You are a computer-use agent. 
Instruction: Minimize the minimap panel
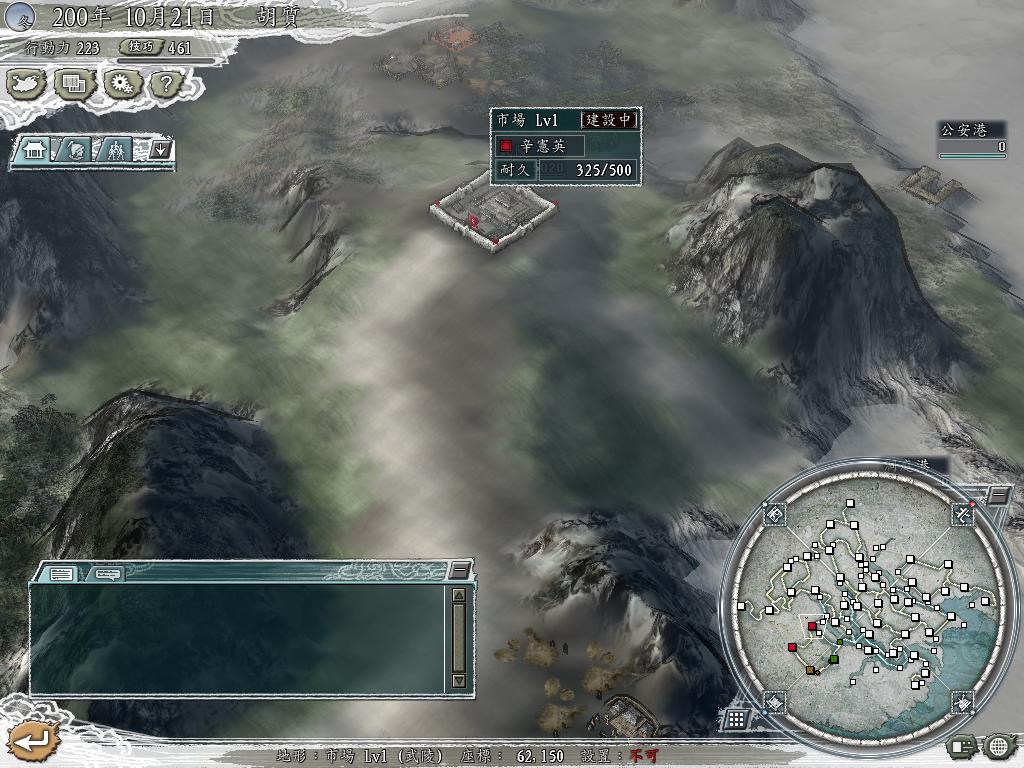tap(998, 495)
